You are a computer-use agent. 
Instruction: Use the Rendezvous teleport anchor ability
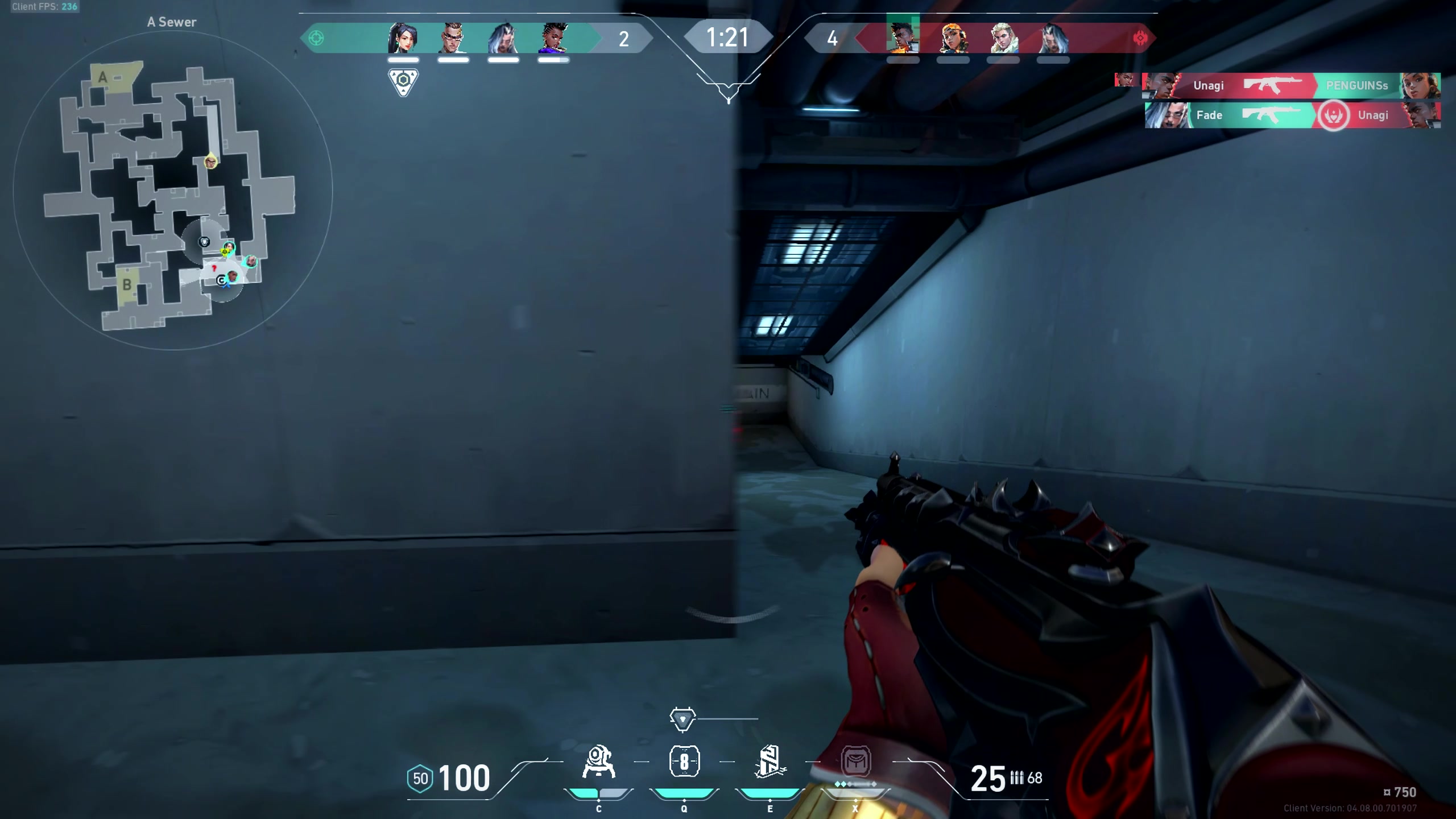(770, 762)
